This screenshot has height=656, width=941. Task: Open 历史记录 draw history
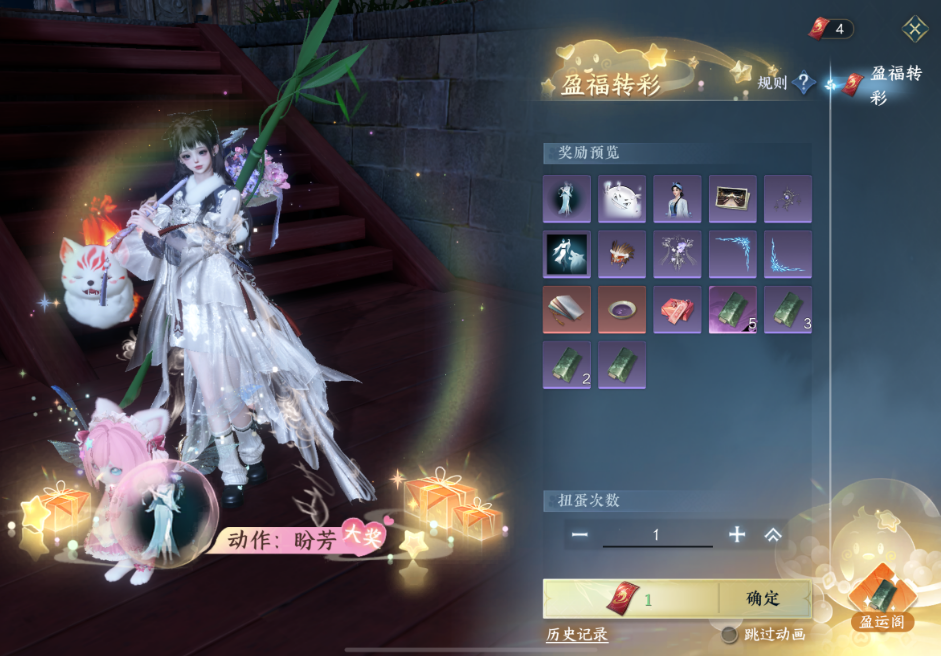[577, 634]
